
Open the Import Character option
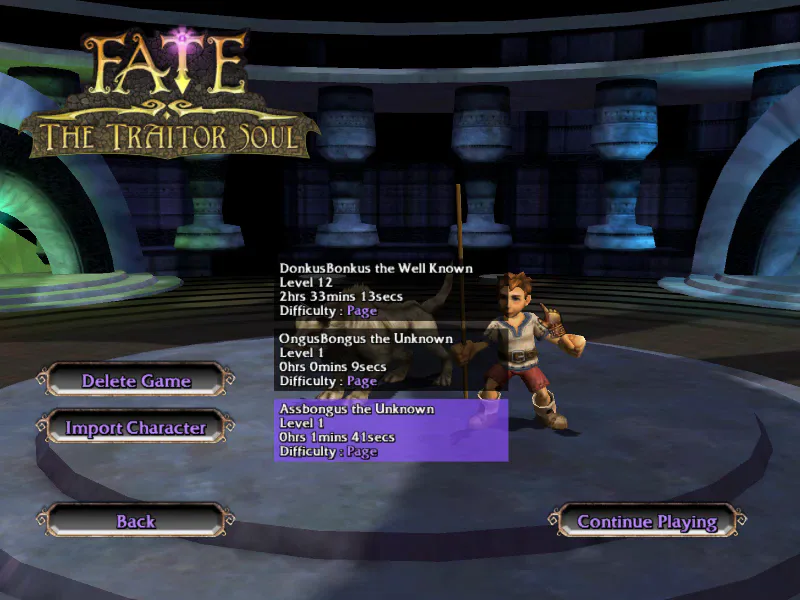tap(135, 428)
